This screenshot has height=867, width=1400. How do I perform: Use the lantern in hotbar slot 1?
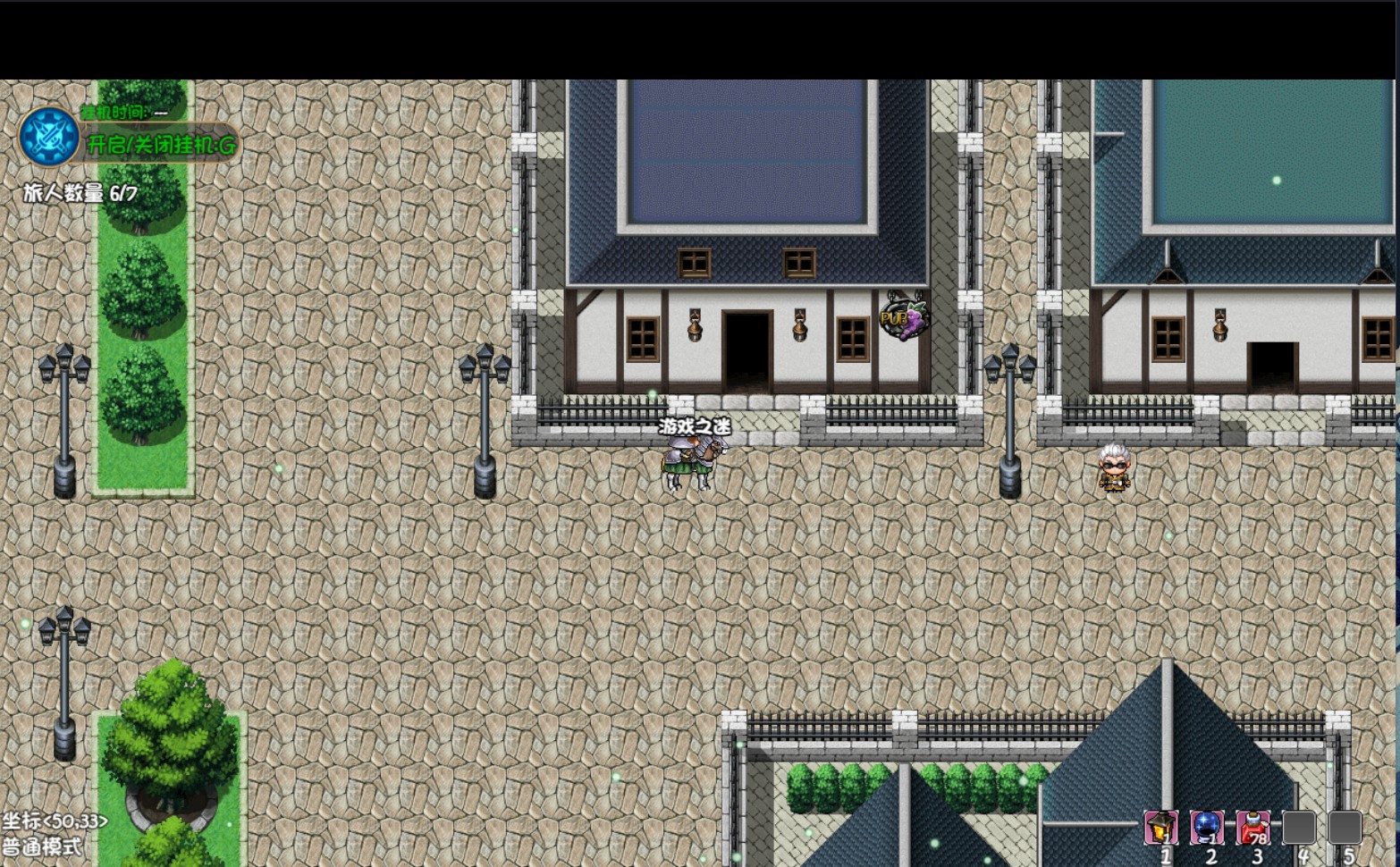[1161, 828]
